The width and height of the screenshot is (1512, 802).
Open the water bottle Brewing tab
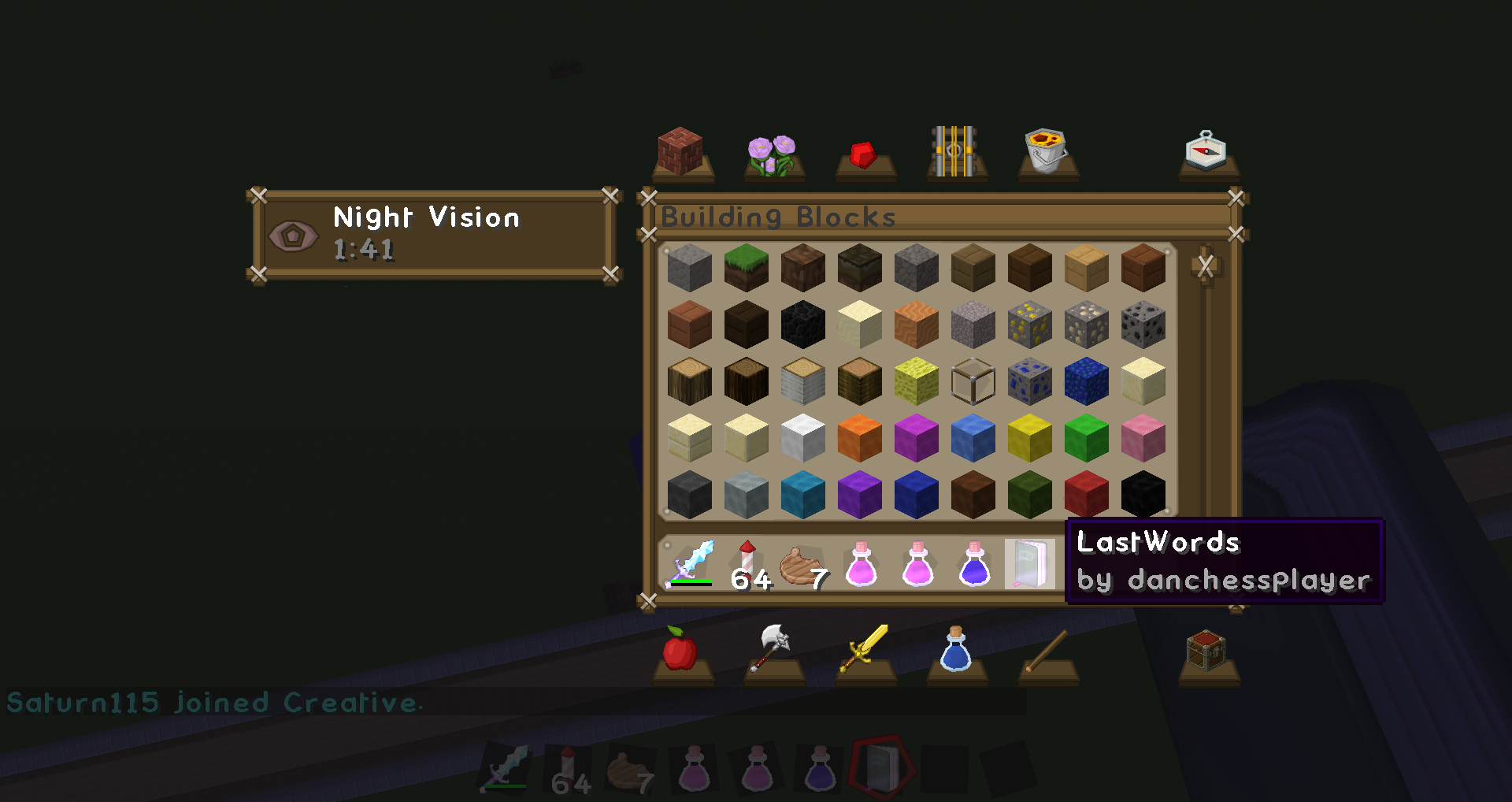point(956,649)
